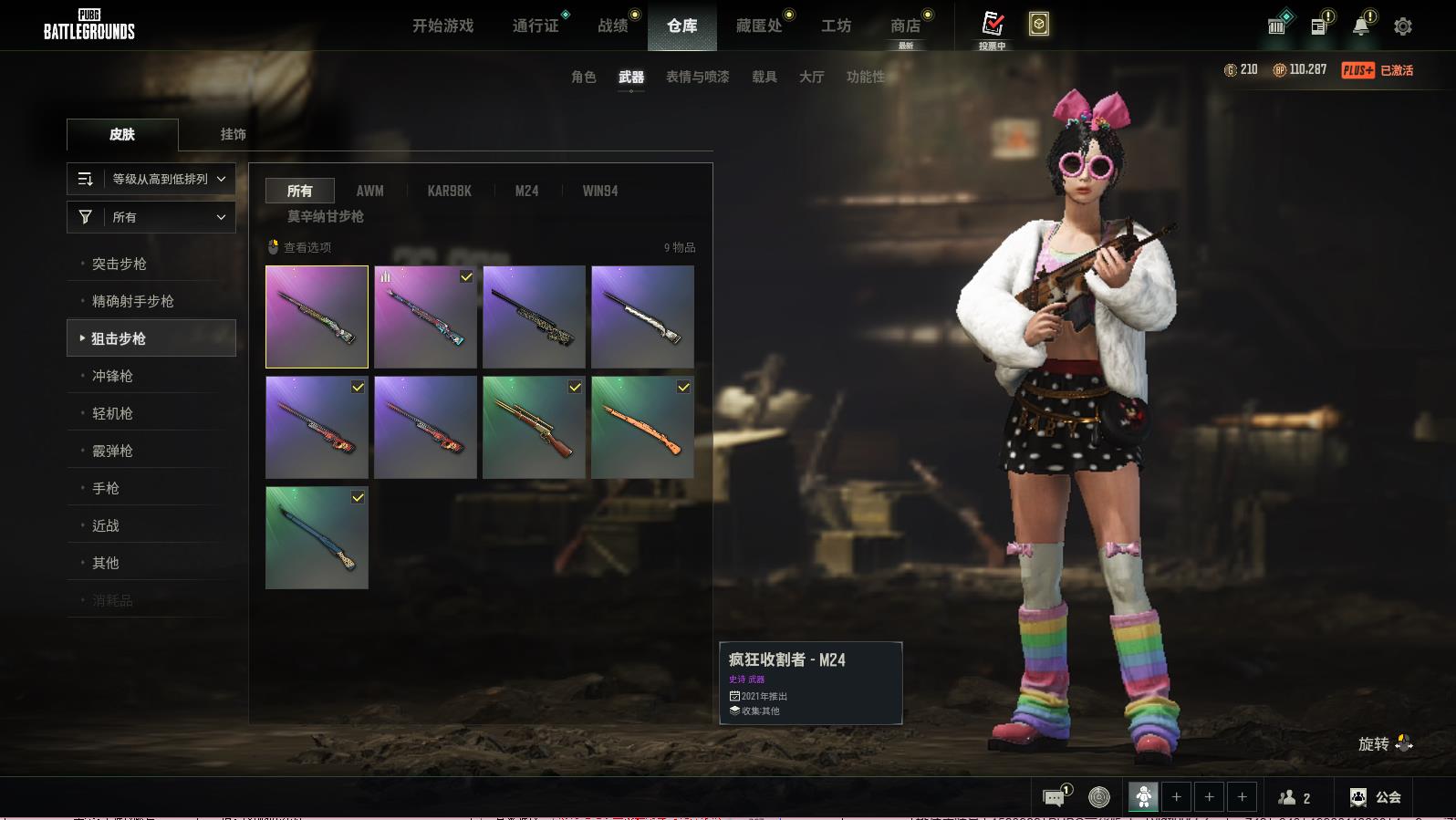Open the 等级从高到低排列 sort dropdown

tap(151, 179)
